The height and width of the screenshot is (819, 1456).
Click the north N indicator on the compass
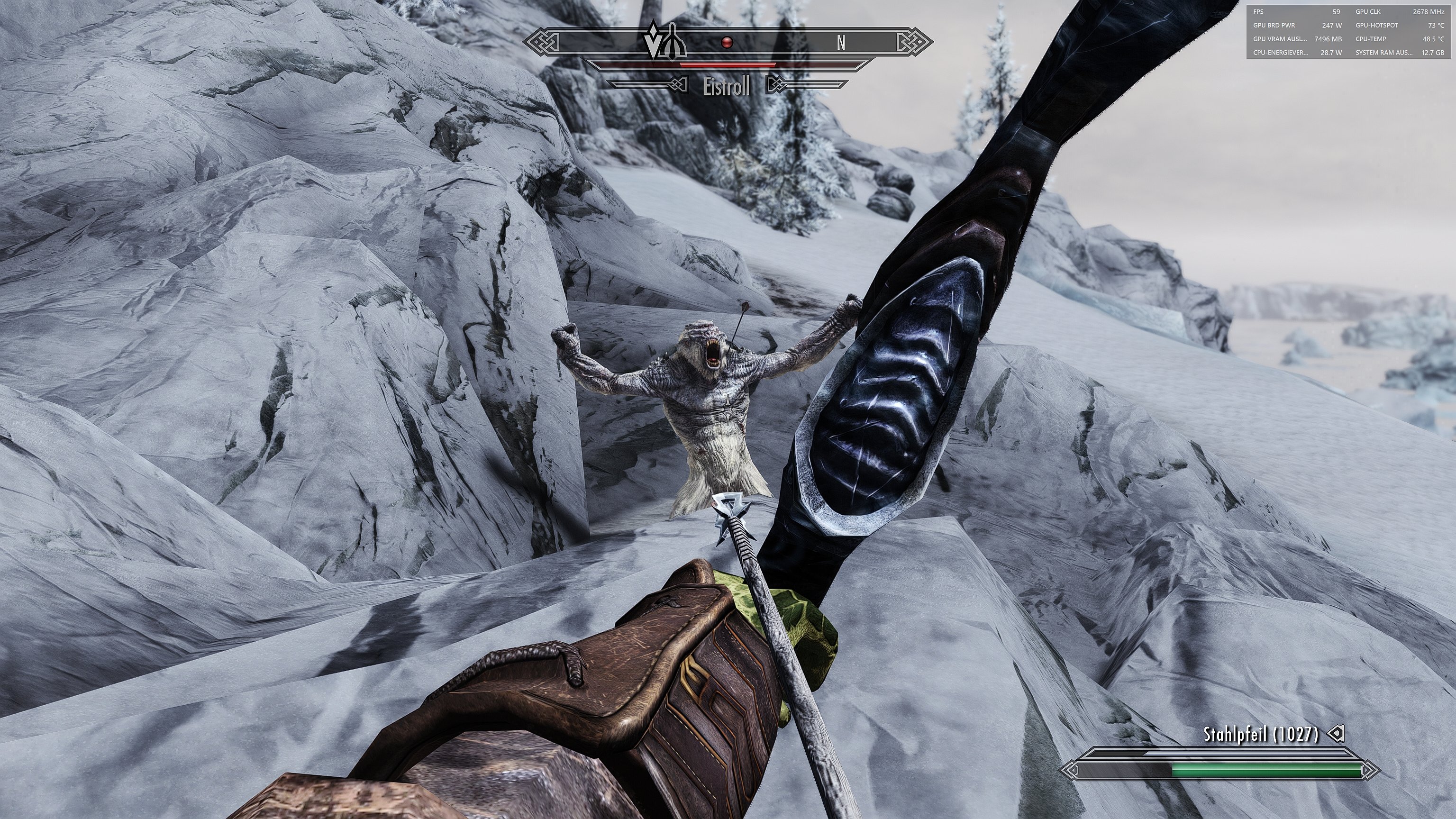(x=841, y=42)
